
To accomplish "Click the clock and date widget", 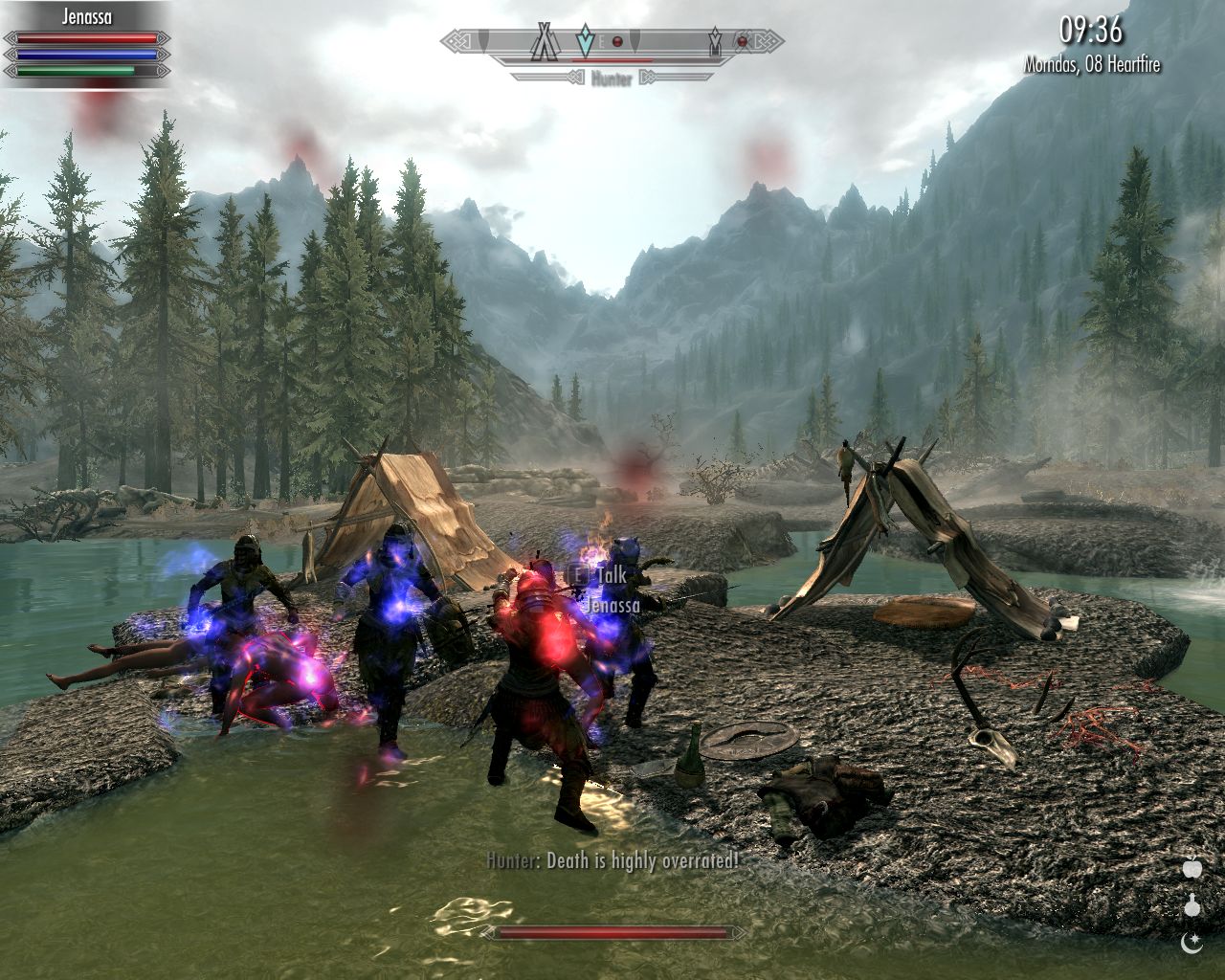I will (x=1091, y=44).
